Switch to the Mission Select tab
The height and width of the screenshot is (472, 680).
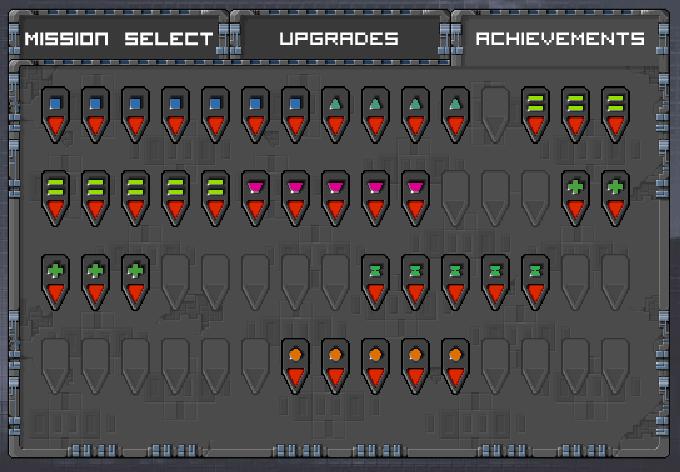tap(118, 39)
